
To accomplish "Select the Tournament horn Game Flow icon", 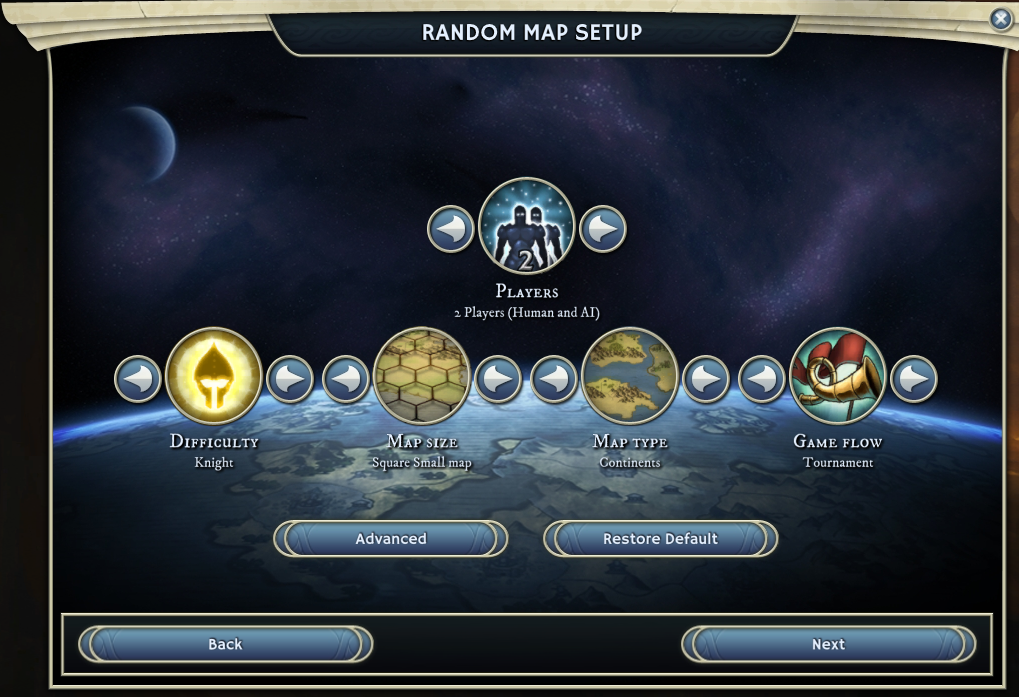I will [838, 377].
